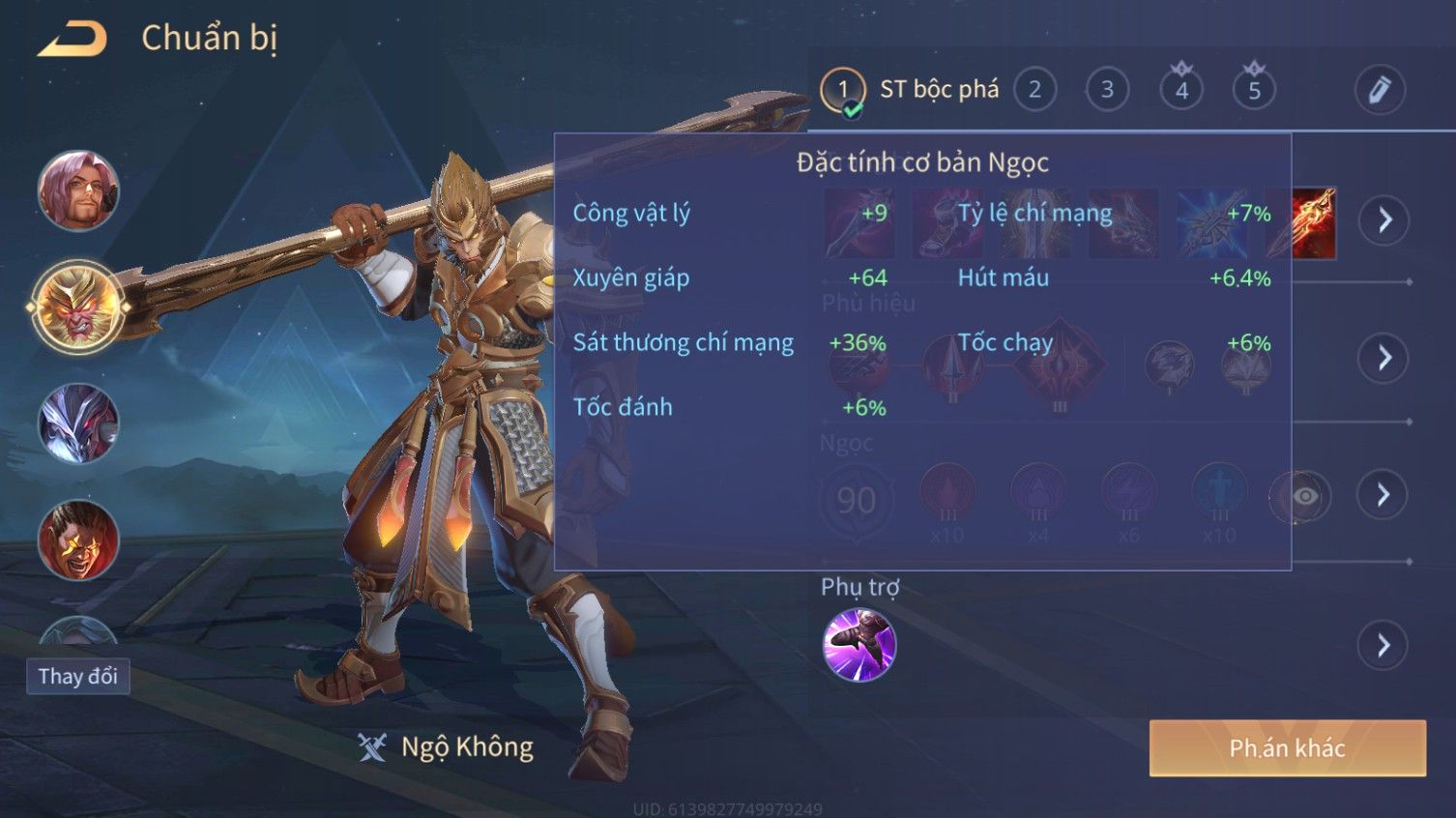1456x818 pixels.
Task: Edit preset name with pencil icon
Action: click(x=1379, y=90)
